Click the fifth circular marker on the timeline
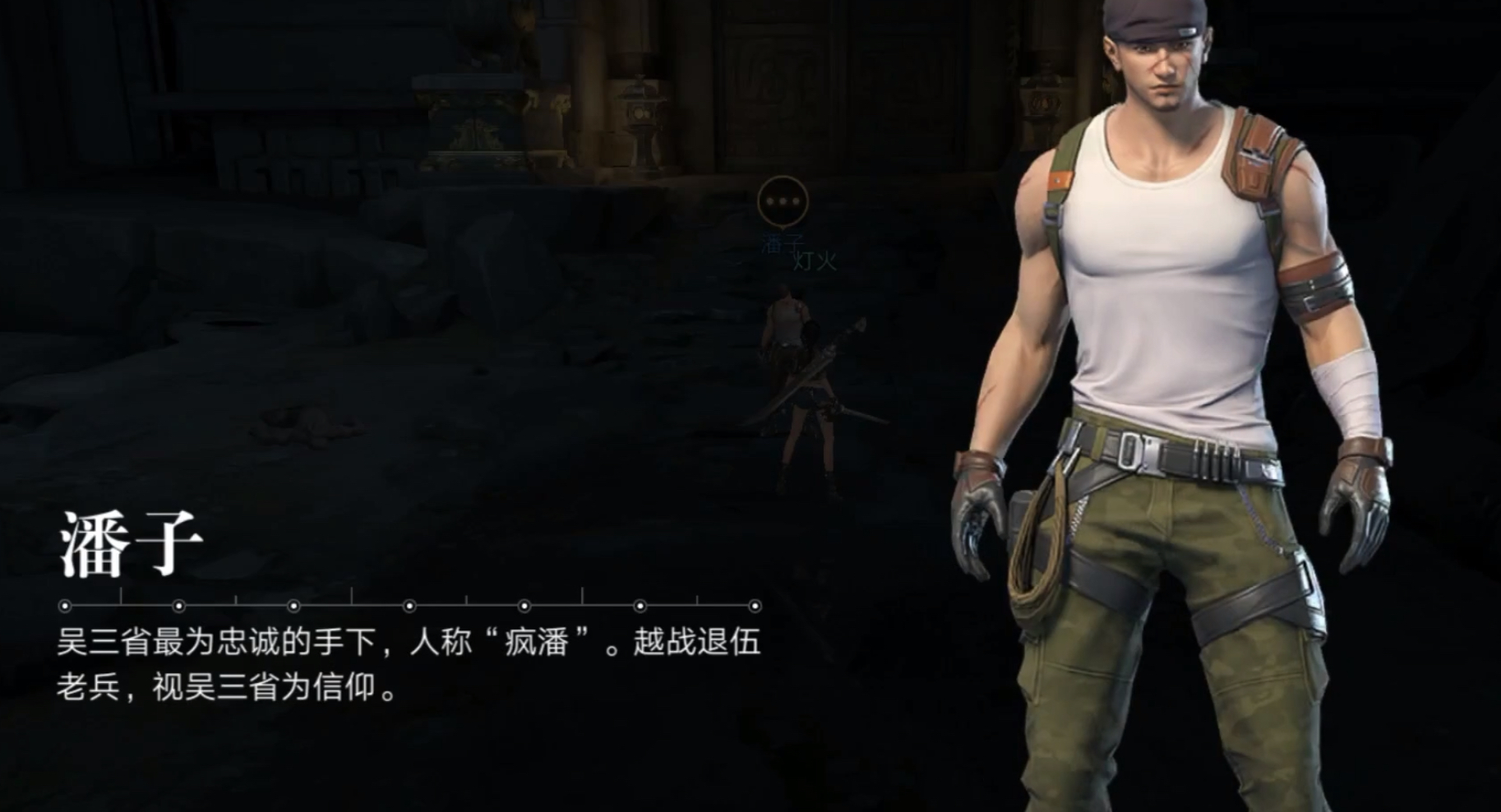 524,605
